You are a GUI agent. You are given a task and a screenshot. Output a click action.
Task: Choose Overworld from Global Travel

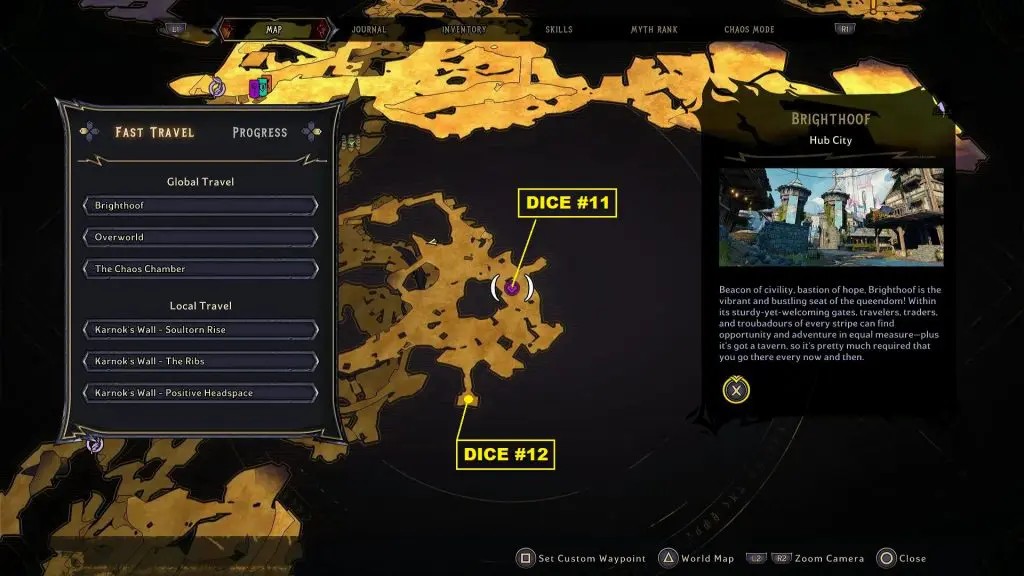click(201, 237)
